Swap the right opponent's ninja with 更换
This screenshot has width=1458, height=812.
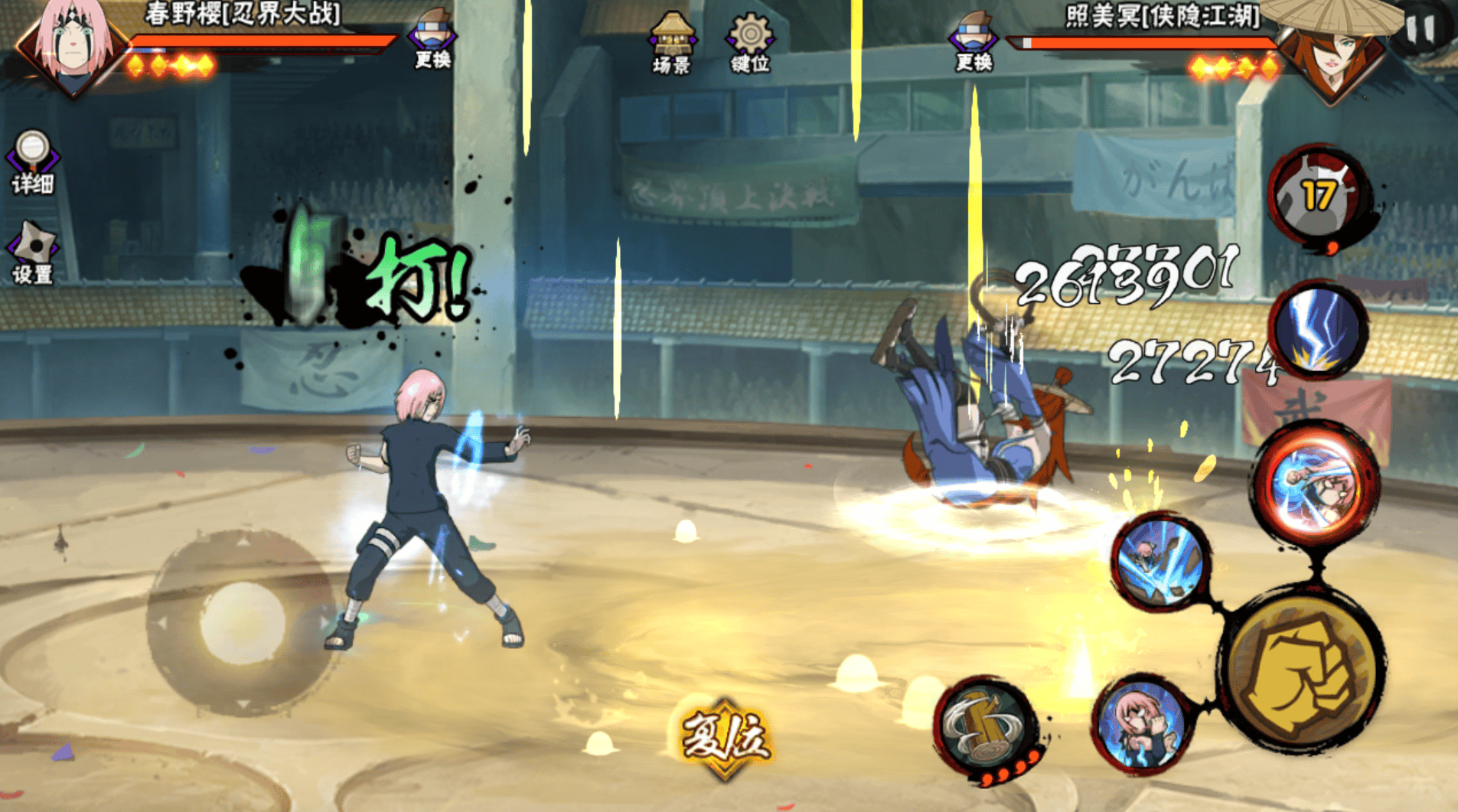[973, 40]
